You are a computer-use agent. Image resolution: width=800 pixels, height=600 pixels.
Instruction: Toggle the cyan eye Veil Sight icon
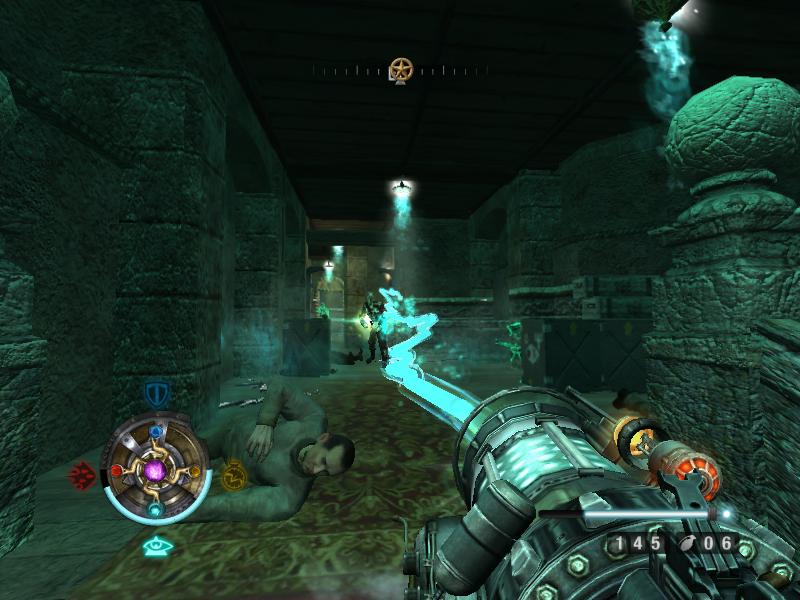pos(155,546)
